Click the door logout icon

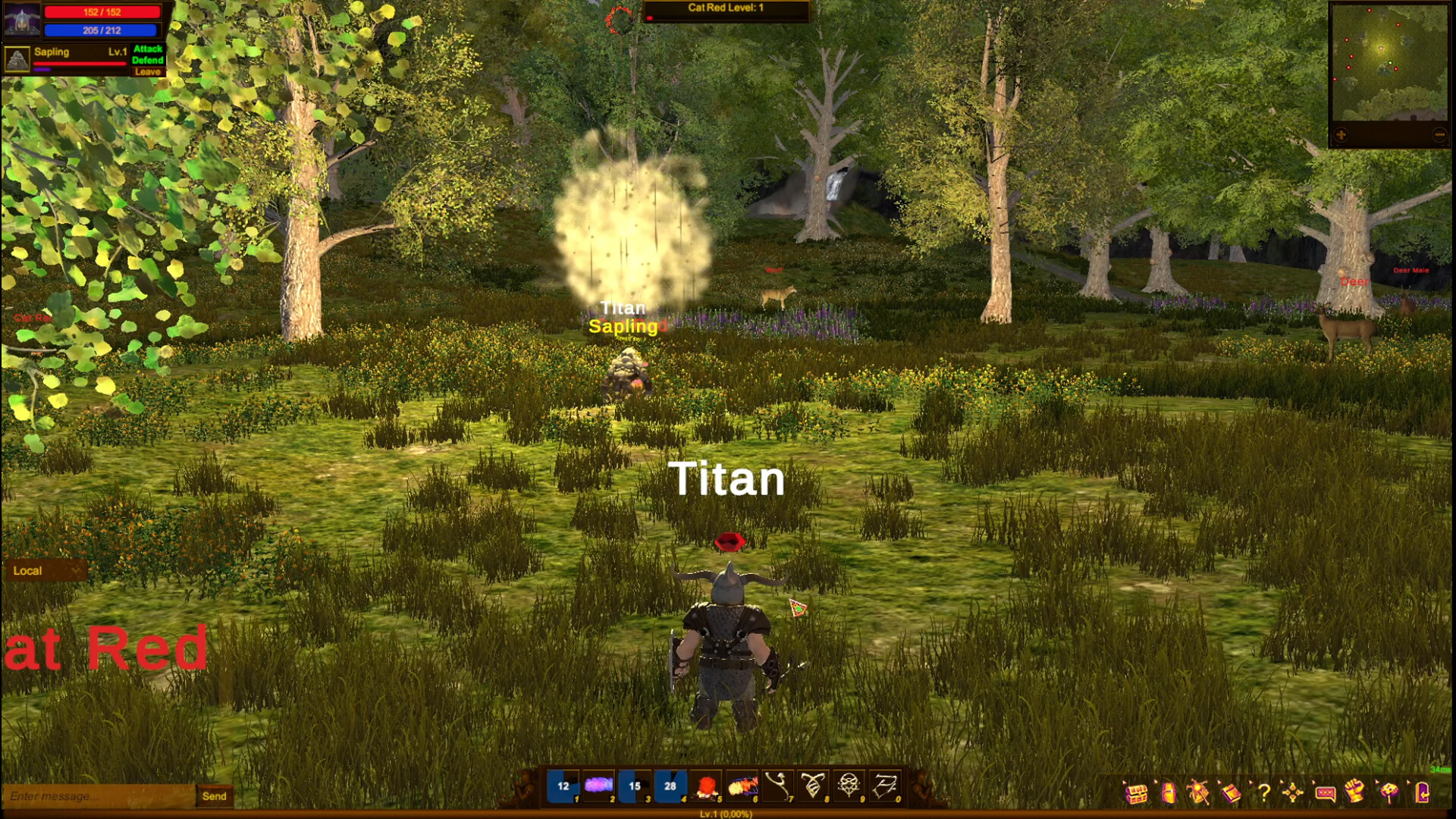coord(1422,794)
